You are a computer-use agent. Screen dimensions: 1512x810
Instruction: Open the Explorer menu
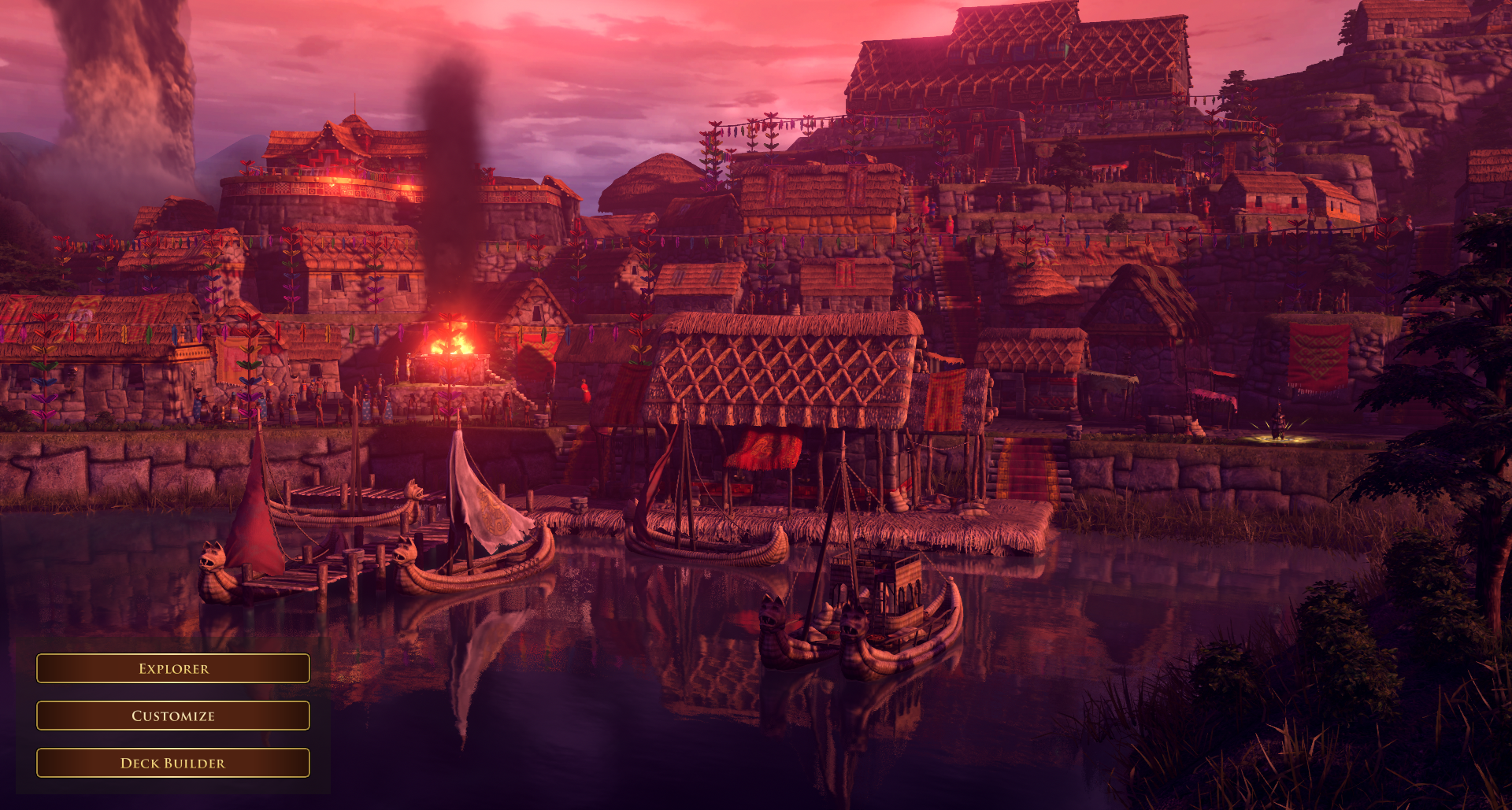pyautogui.click(x=173, y=668)
